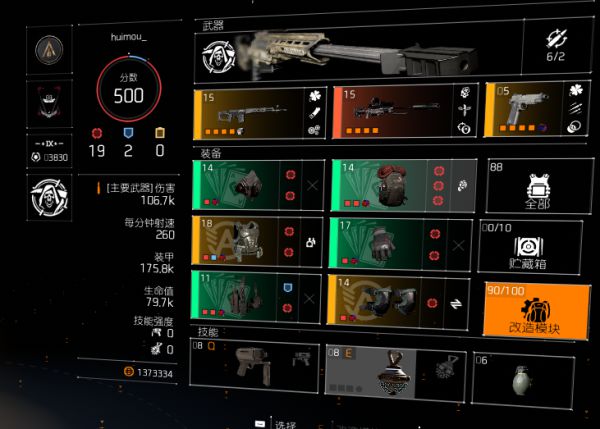Select the gloves gear slot
600x429 pixels.
pyautogui.click(x=400, y=242)
